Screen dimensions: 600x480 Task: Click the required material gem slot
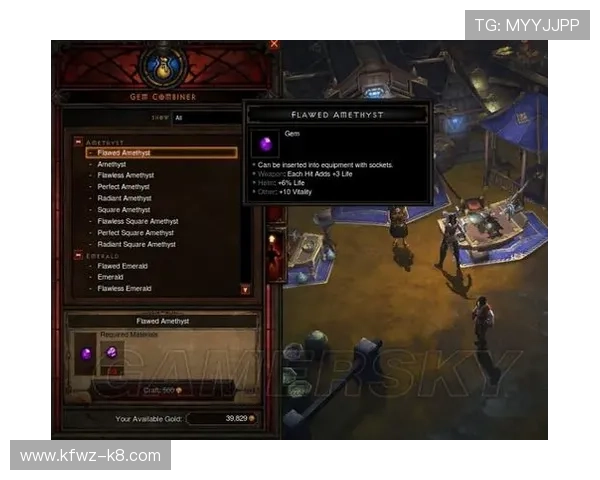pyautogui.click(x=111, y=353)
